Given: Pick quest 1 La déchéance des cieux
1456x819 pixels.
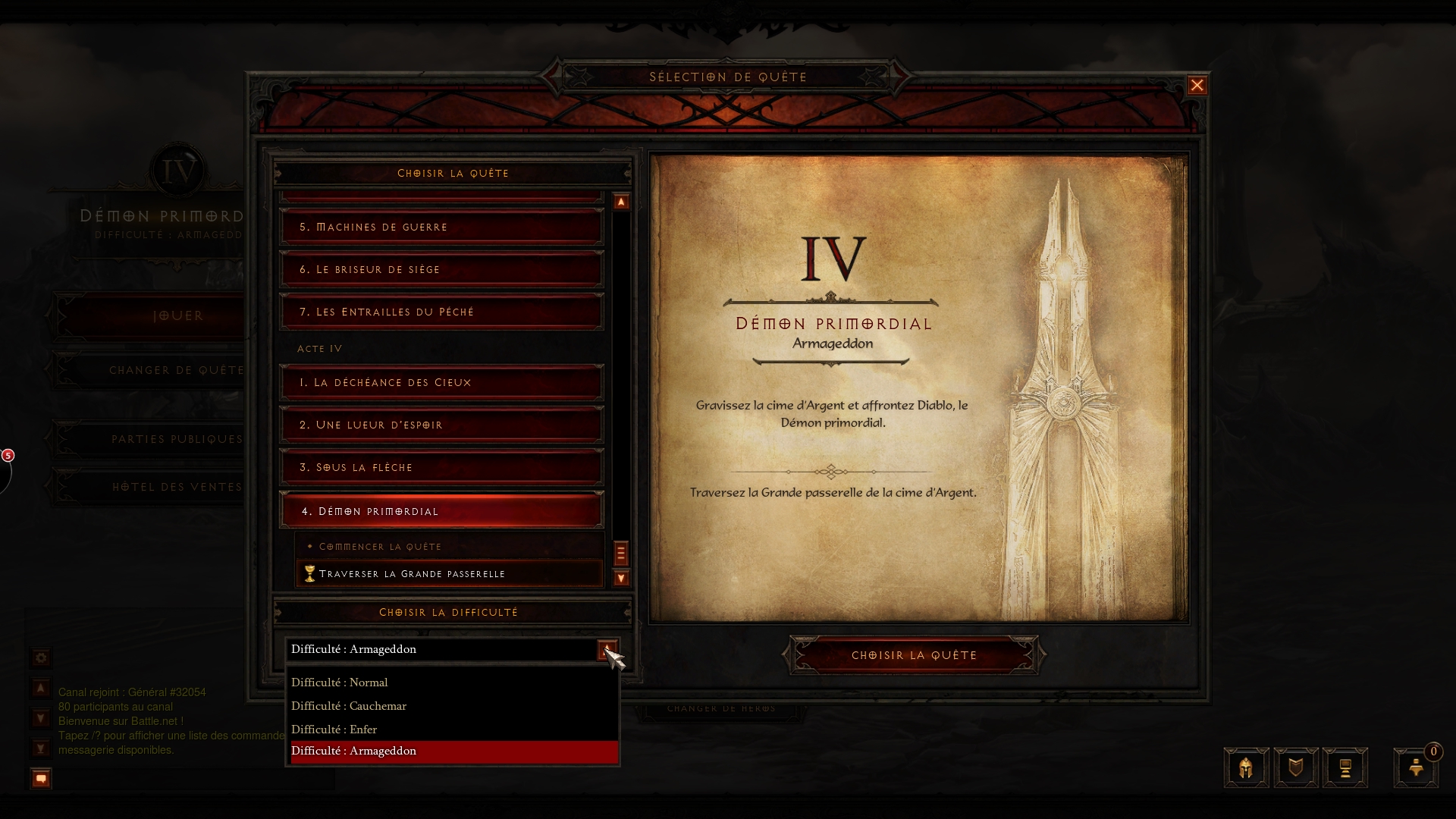Looking at the screenshot, I should [x=441, y=382].
